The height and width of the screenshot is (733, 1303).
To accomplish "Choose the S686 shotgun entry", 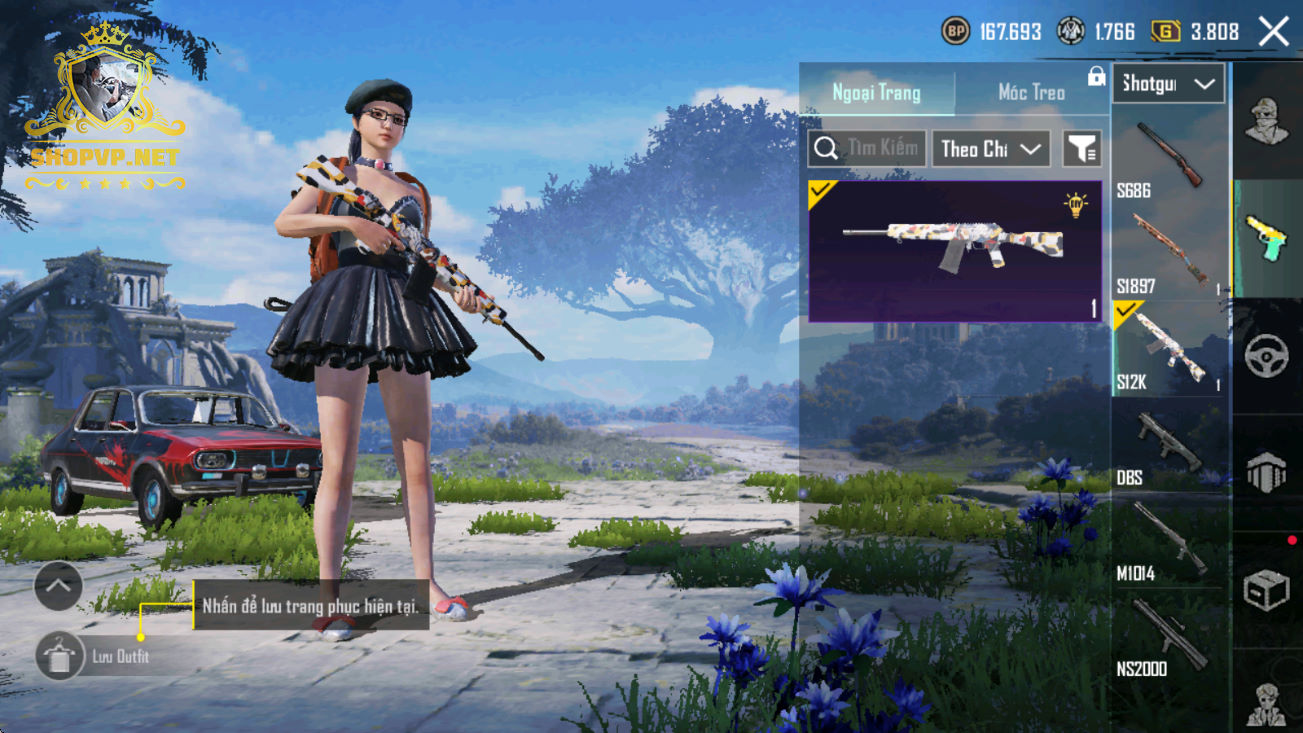I will coord(1168,156).
